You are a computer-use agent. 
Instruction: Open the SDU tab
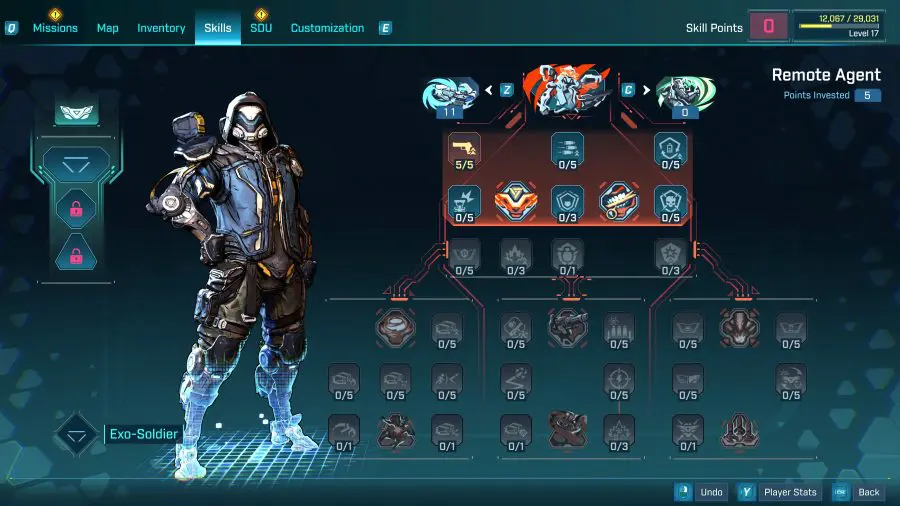point(261,28)
